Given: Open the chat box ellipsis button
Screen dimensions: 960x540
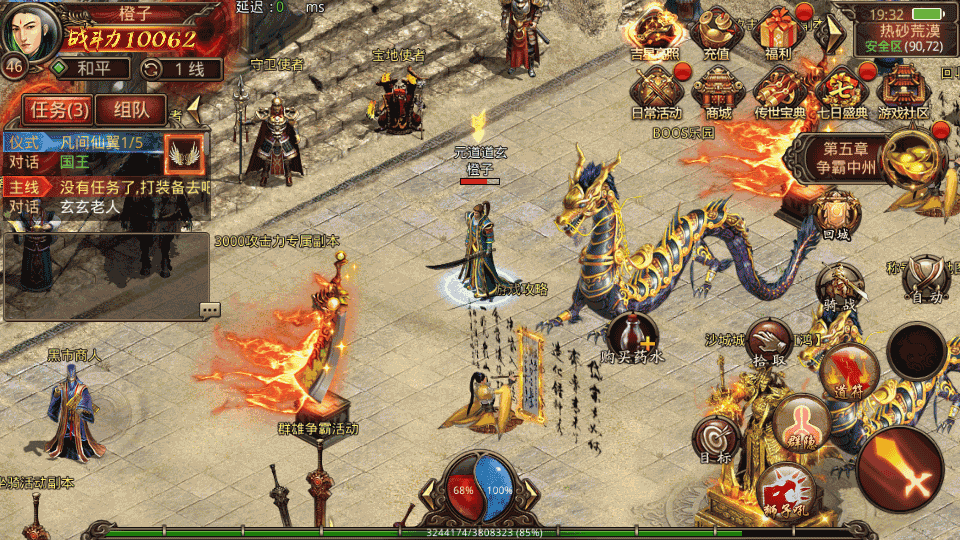Looking at the screenshot, I should 210,310.
